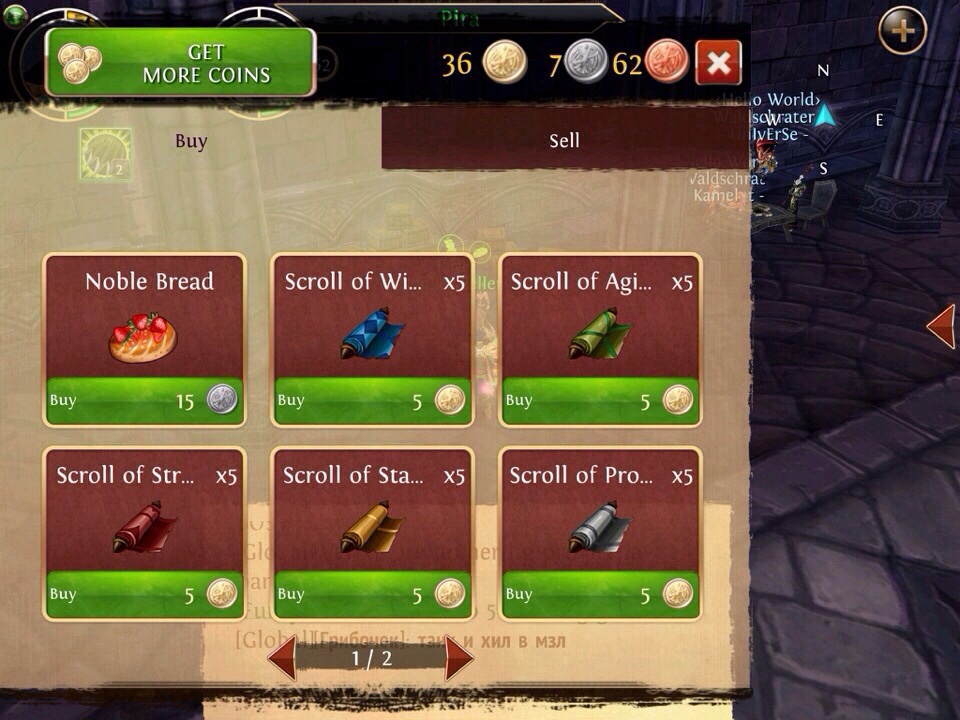Select the Buy tab
960x720 pixels.
pos(191,141)
